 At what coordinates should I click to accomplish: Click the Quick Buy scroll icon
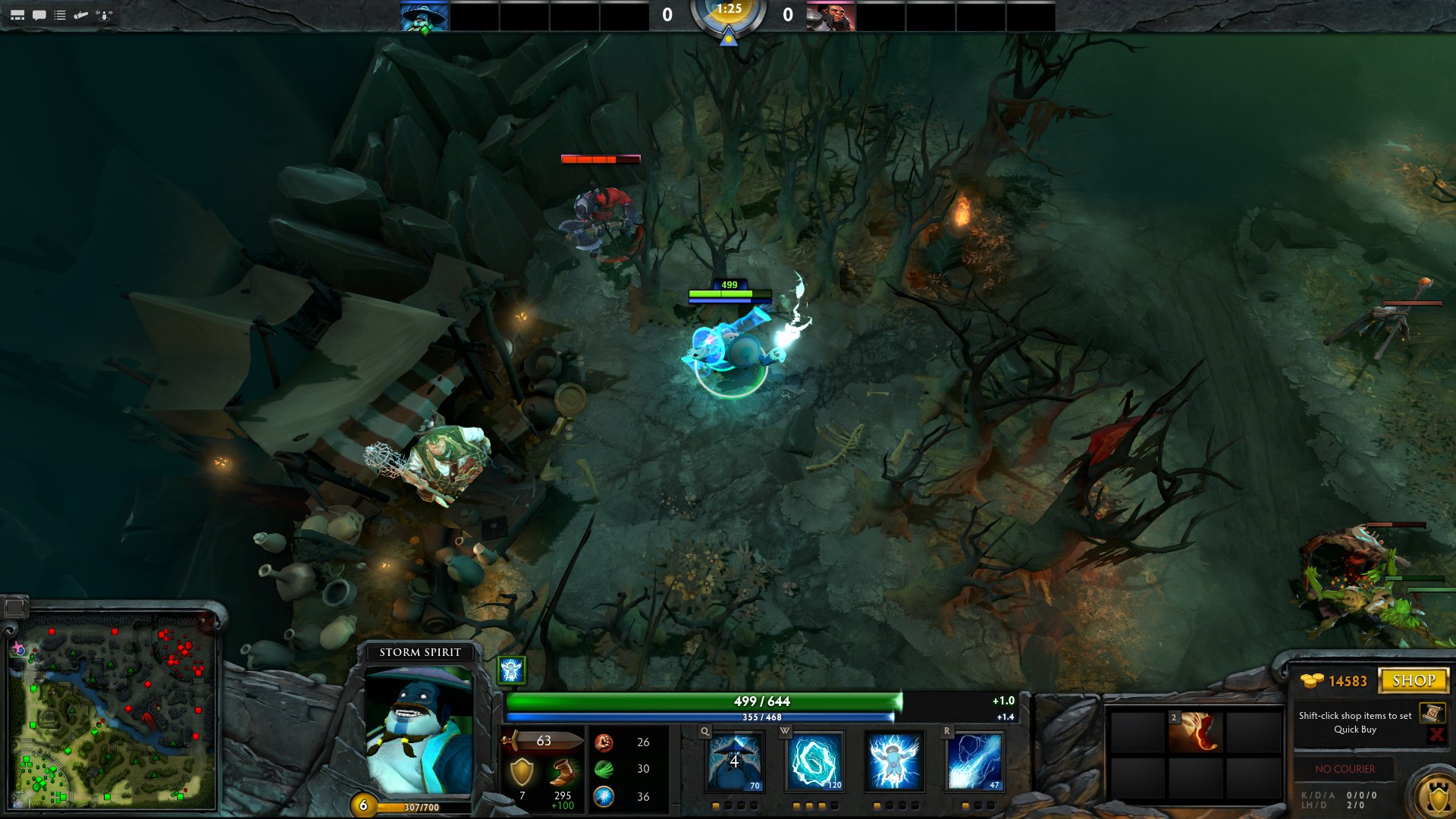1432,713
